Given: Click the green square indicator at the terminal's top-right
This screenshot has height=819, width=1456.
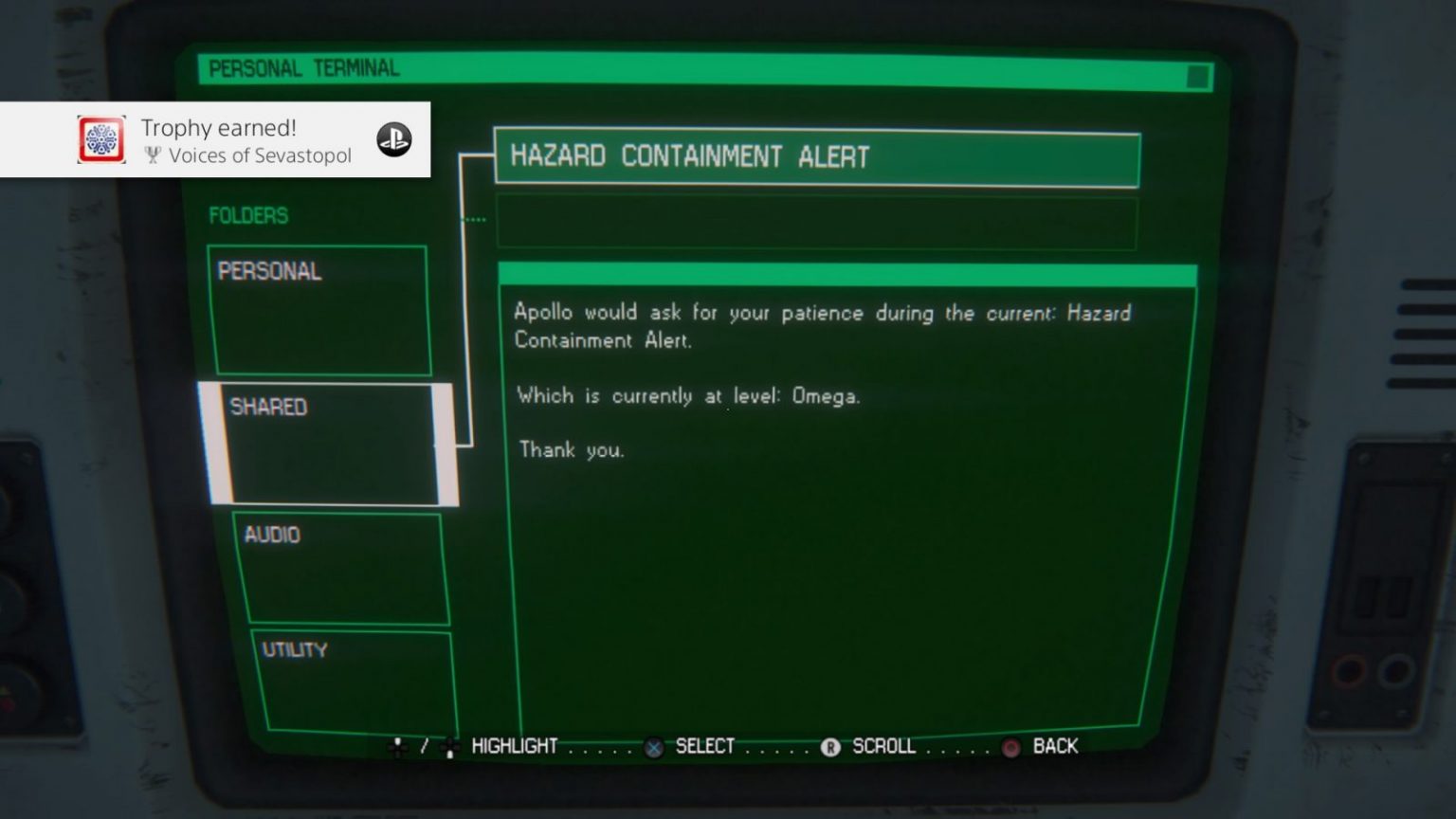Looking at the screenshot, I should point(1196,78).
